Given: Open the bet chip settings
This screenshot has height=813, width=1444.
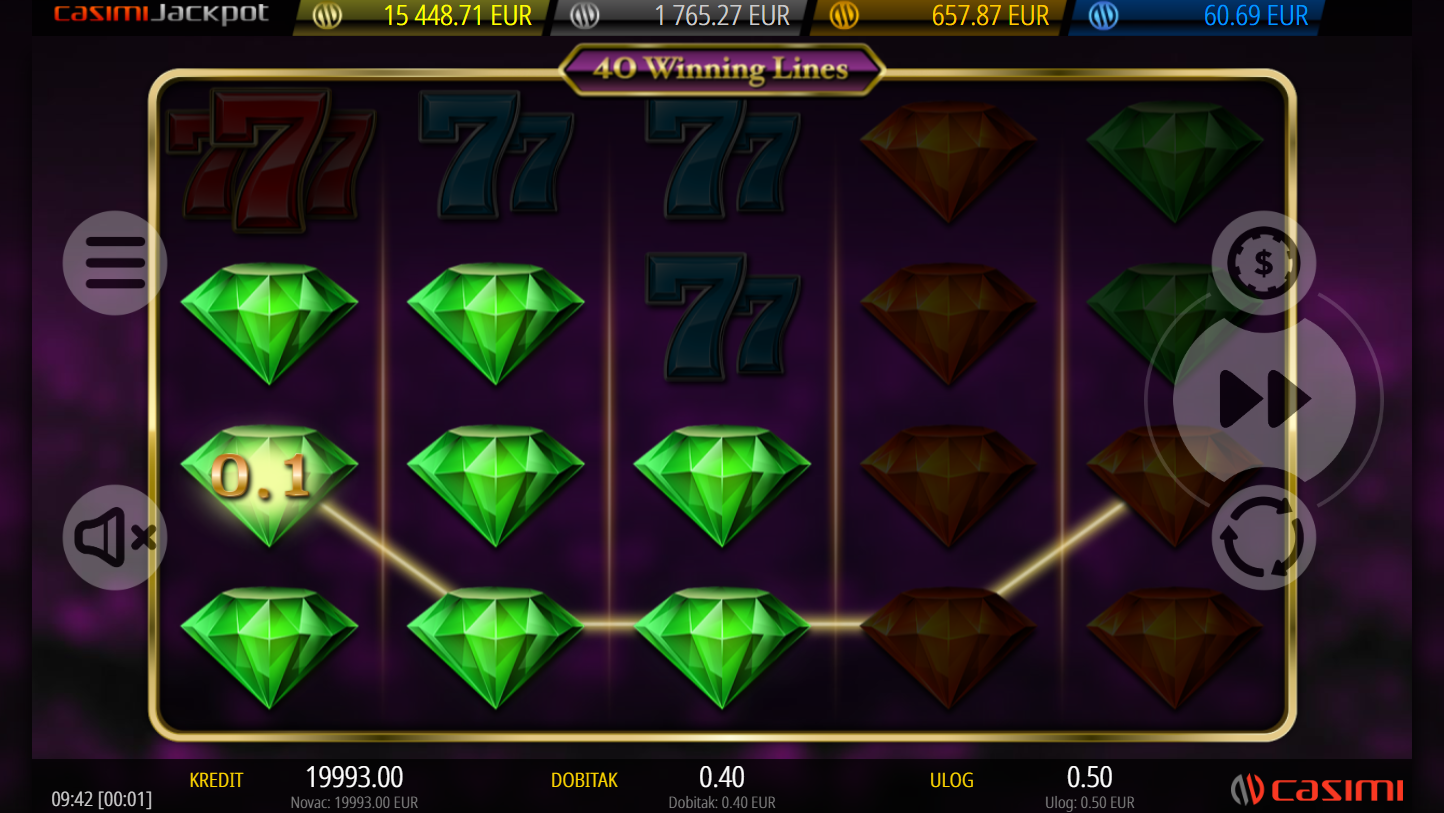Looking at the screenshot, I should point(1263,263).
